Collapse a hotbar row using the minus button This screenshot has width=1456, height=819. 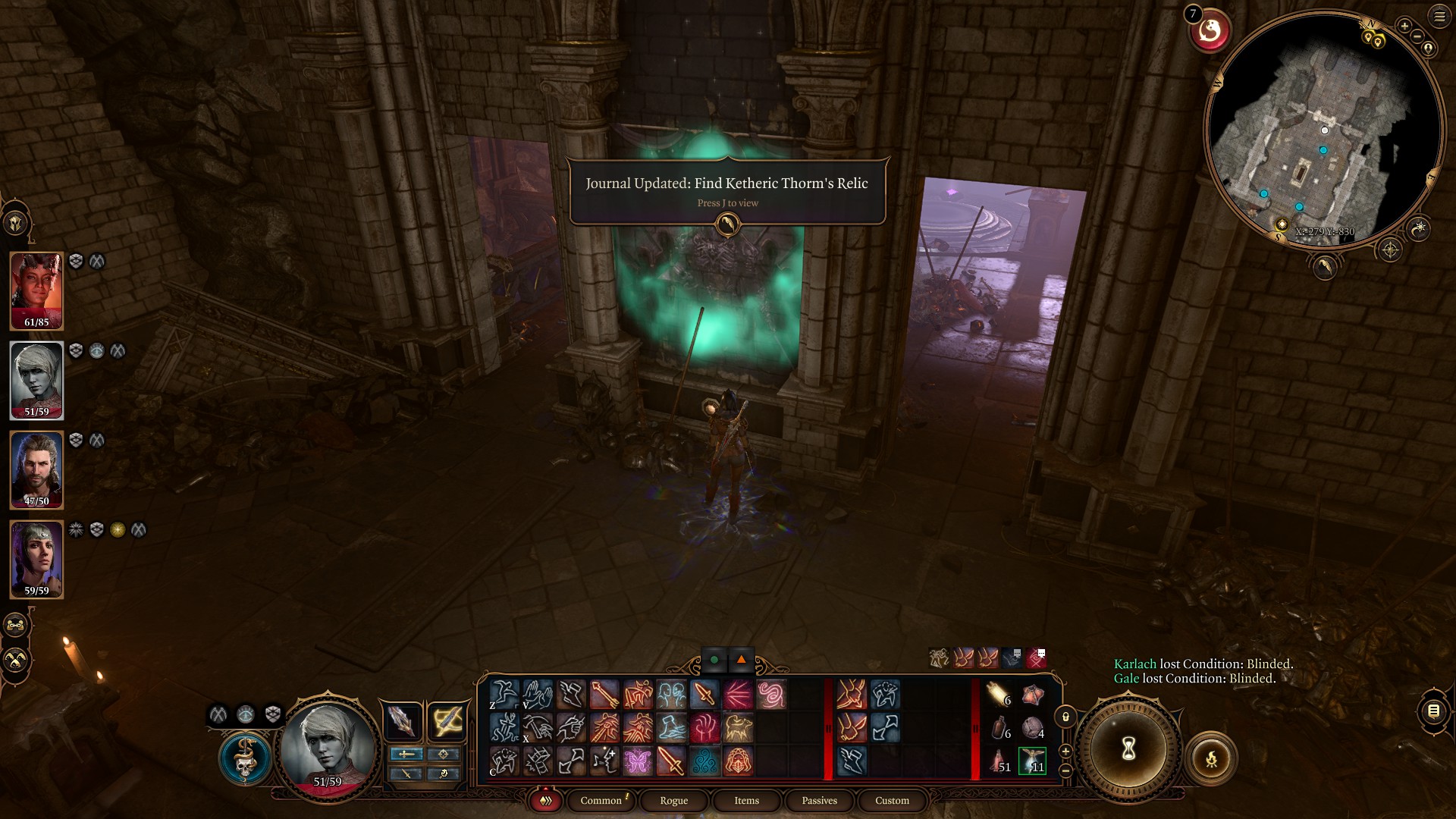[1065, 769]
